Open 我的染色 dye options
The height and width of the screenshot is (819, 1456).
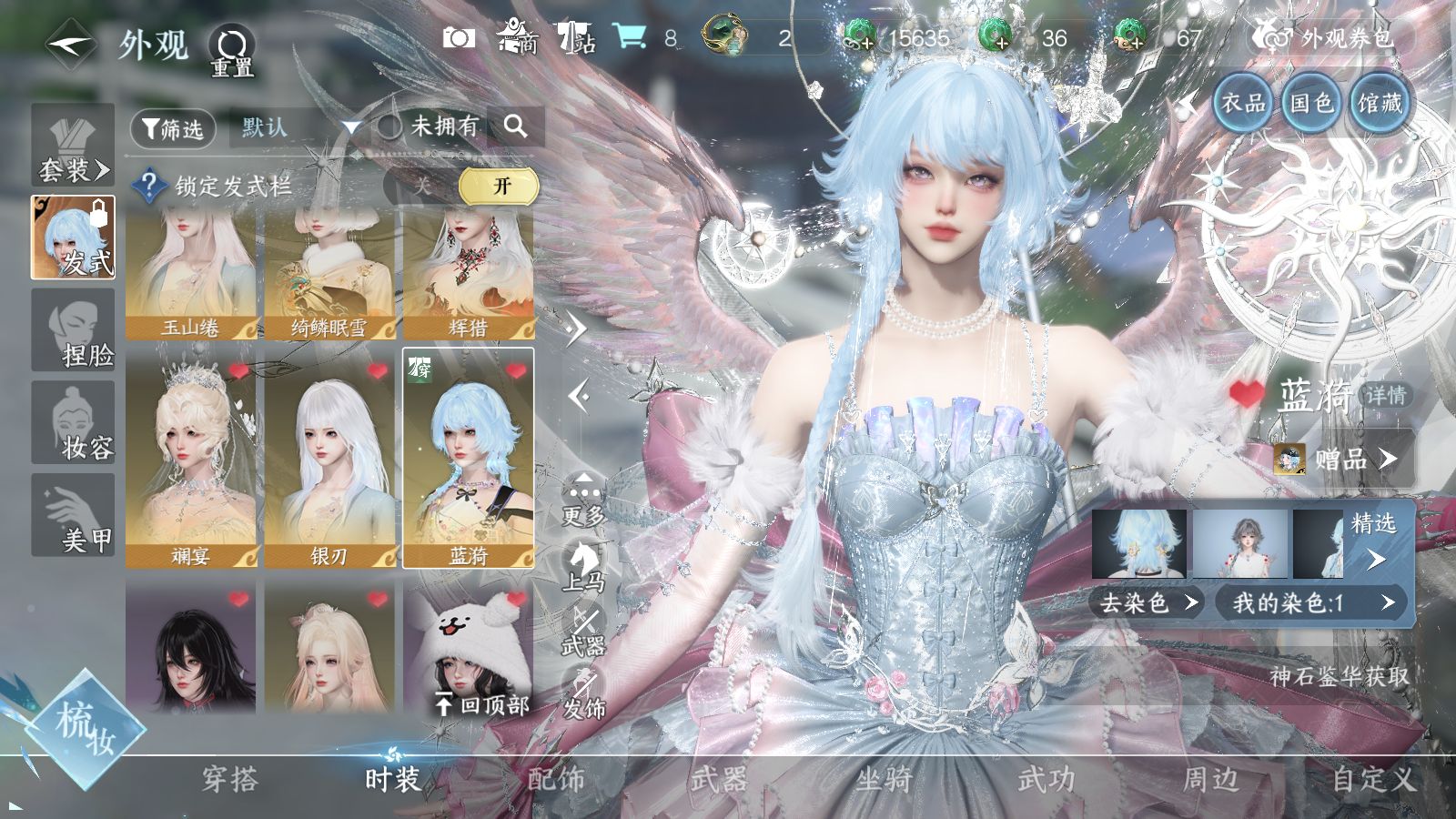point(1312,602)
